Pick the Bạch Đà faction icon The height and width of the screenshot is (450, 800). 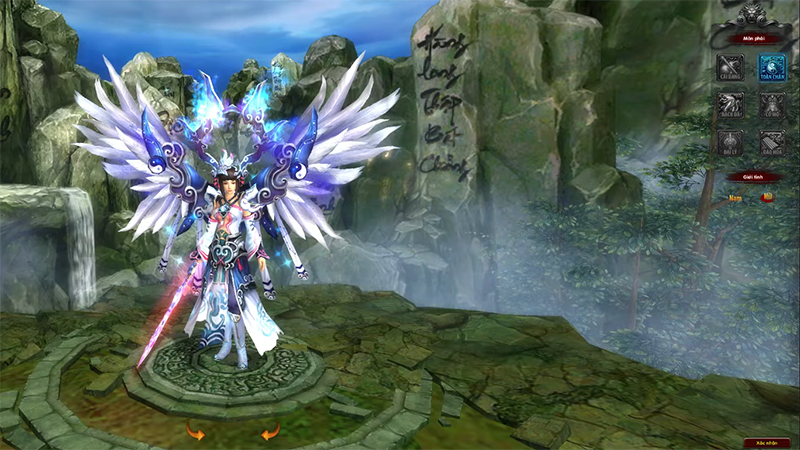pos(729,105)
